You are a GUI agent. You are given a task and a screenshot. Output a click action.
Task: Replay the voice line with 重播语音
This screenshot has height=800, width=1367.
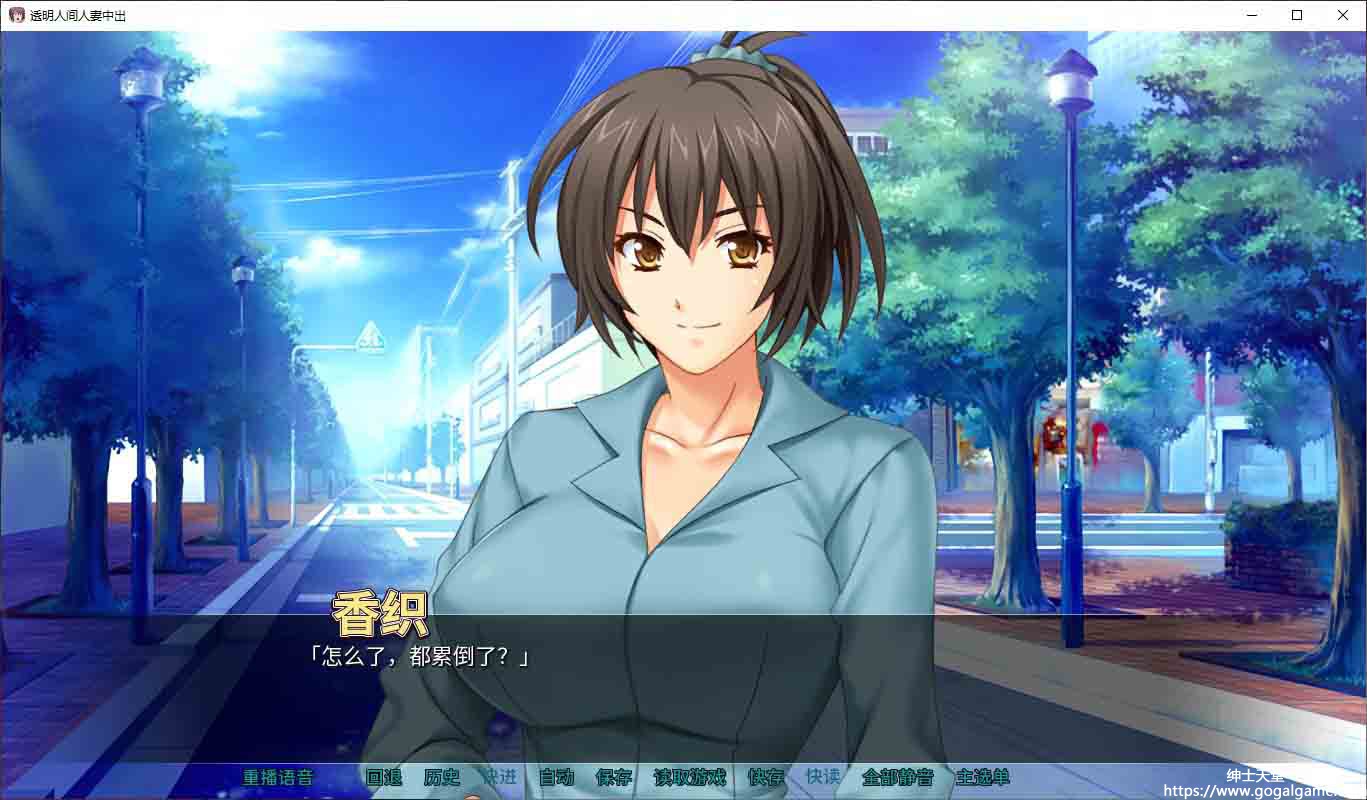[x=278, y=777]
